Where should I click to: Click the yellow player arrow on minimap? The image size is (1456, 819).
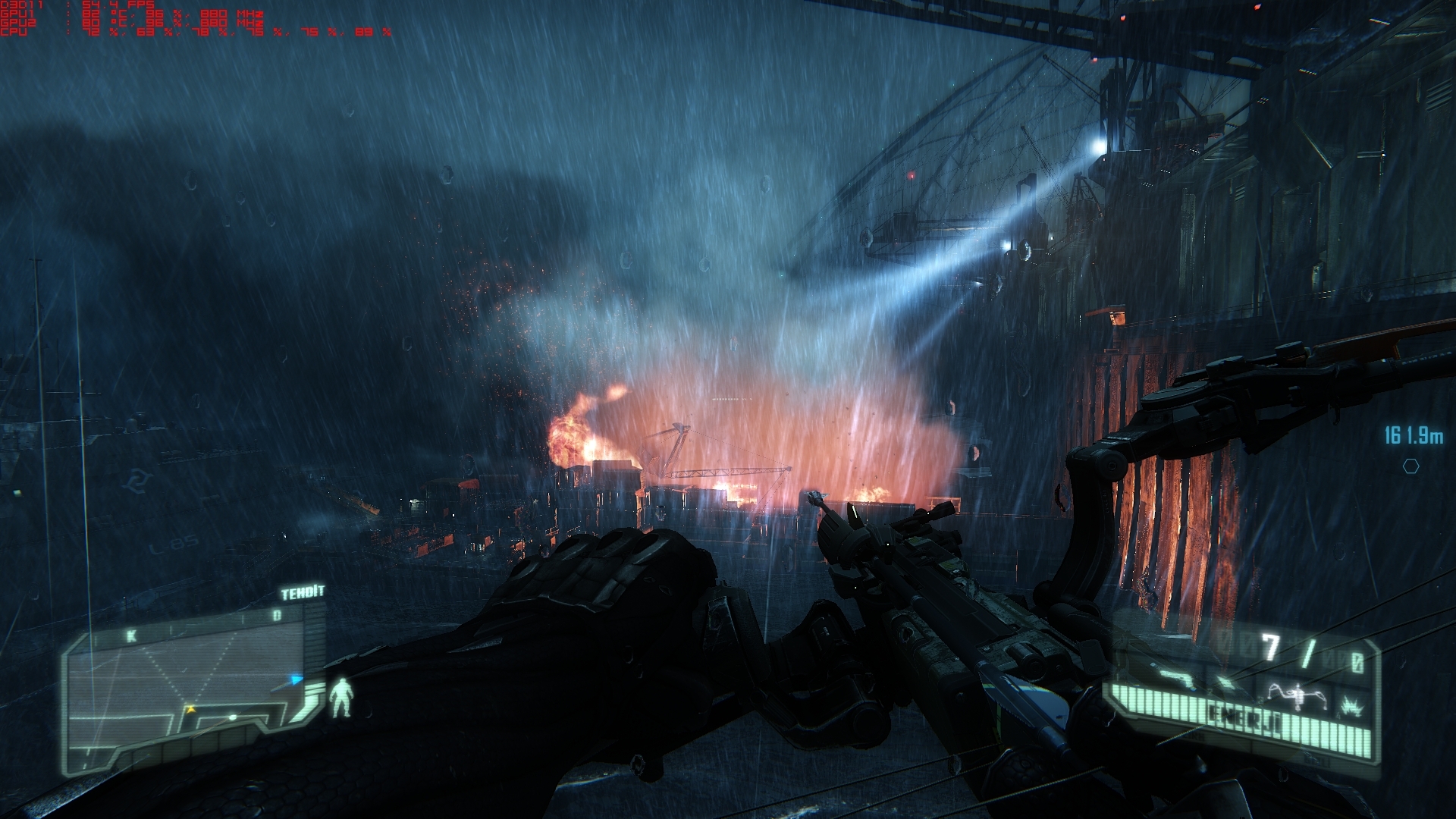click(189, 709)
